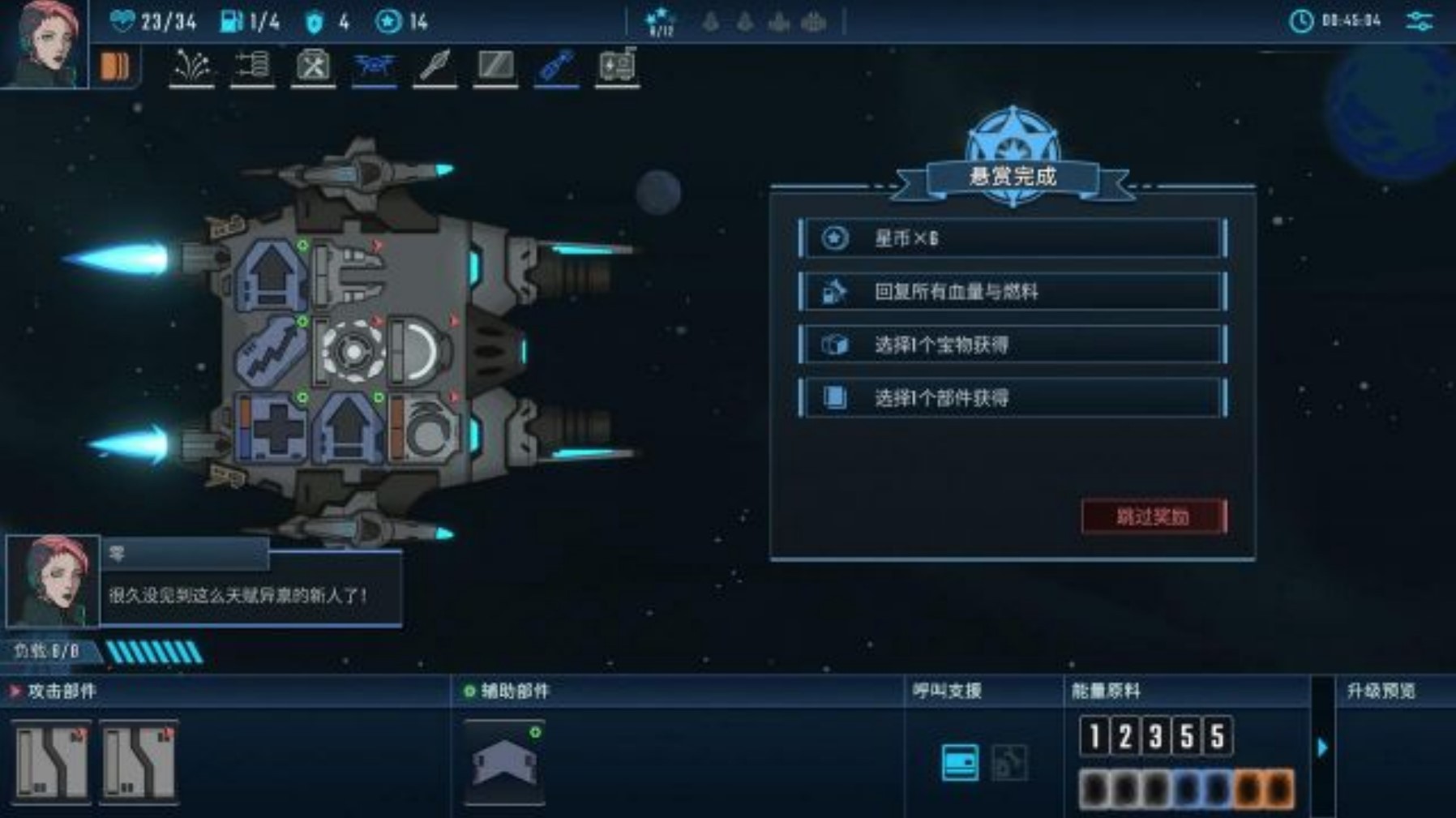Click the bank card icon under 呼叫支援

click(x=960, y=762)
